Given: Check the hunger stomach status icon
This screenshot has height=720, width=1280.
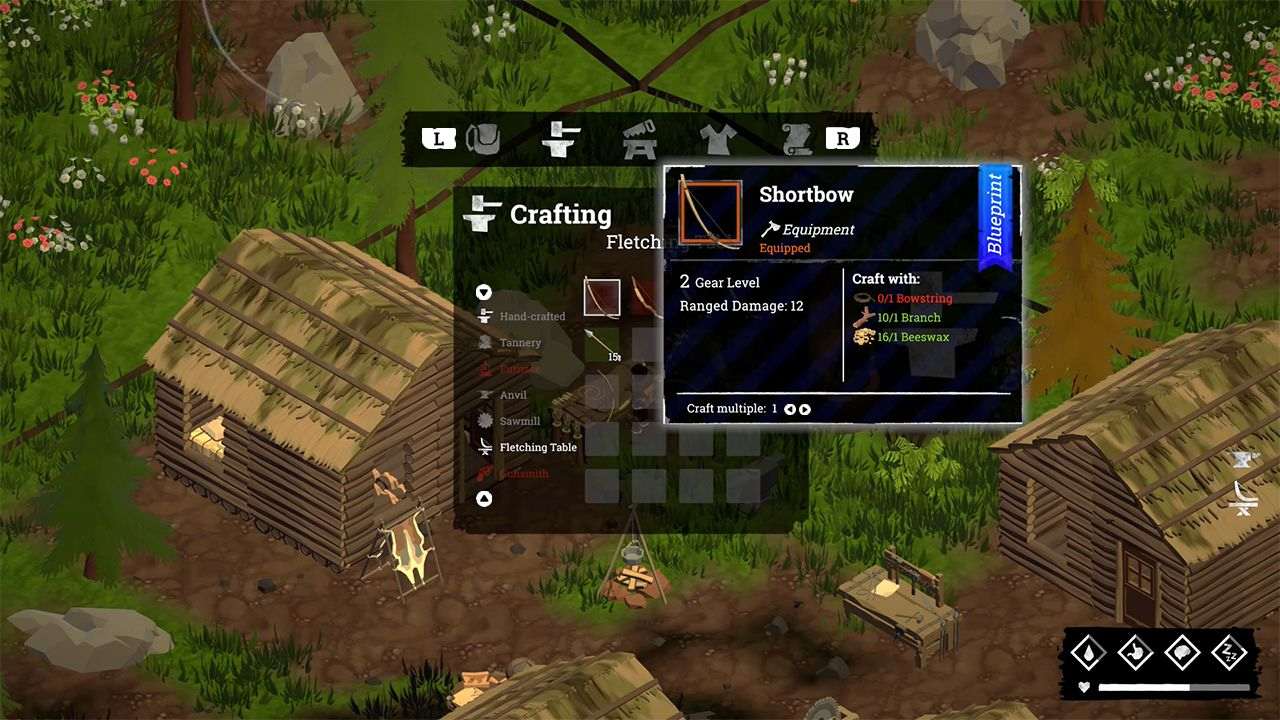Looking at the screenshot, I should click(1136, 653).
